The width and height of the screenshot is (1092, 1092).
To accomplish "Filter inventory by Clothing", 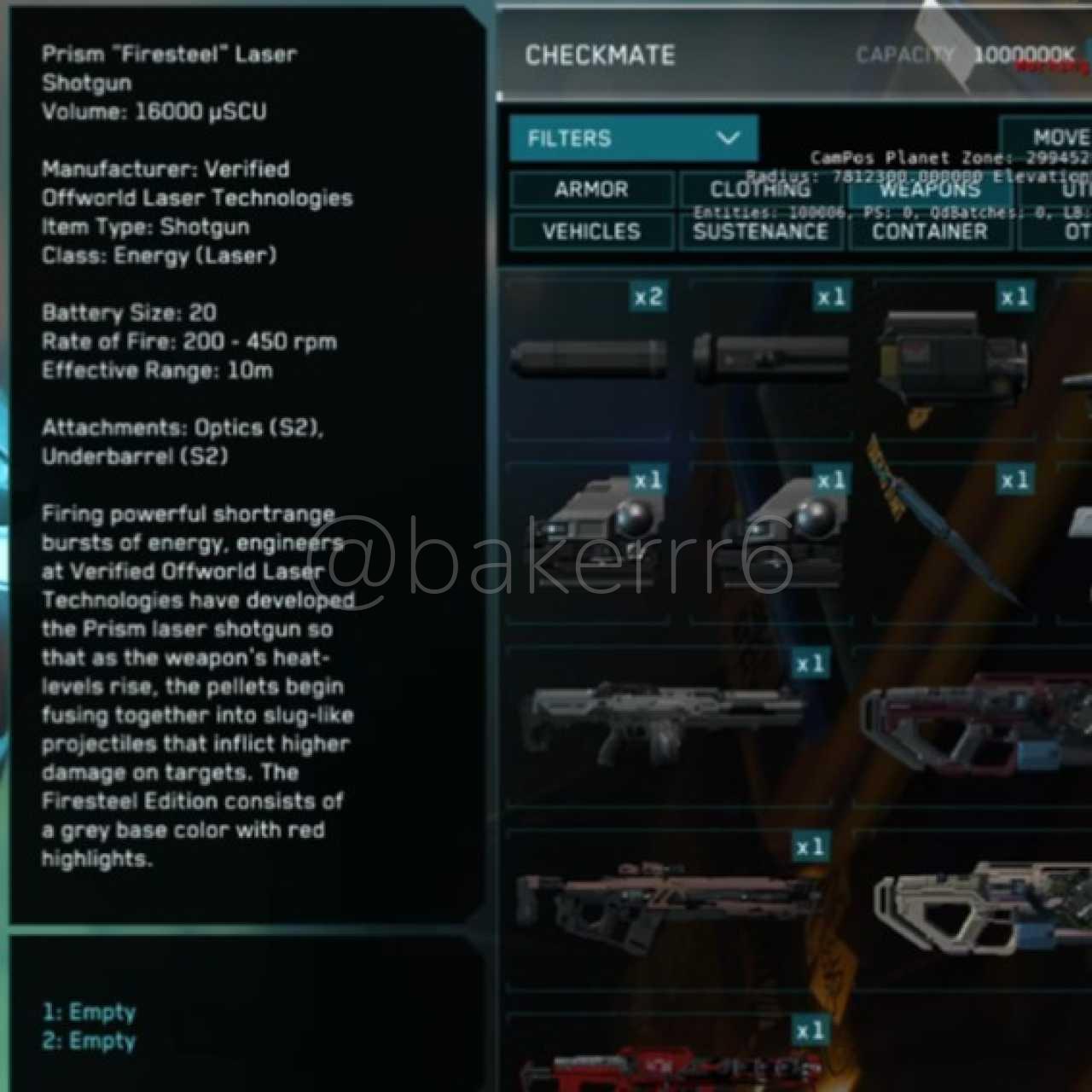I will (760, 189).
